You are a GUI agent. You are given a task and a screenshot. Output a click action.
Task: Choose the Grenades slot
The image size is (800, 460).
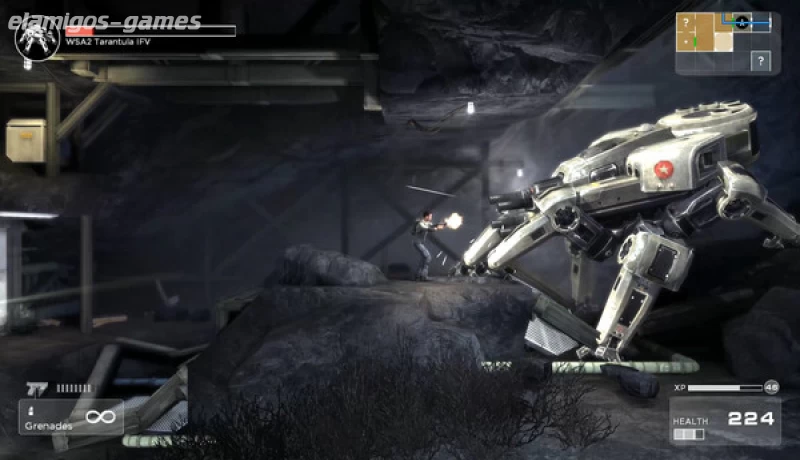tap(70, 416)
